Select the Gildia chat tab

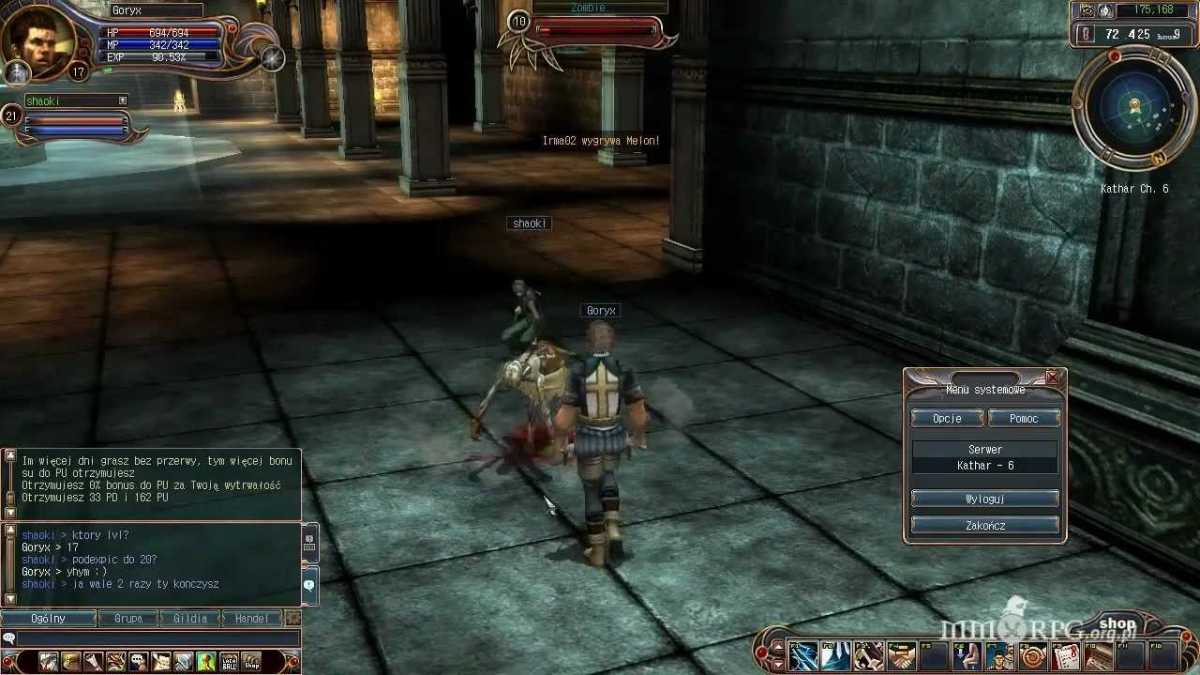click(x=189, y=619)
